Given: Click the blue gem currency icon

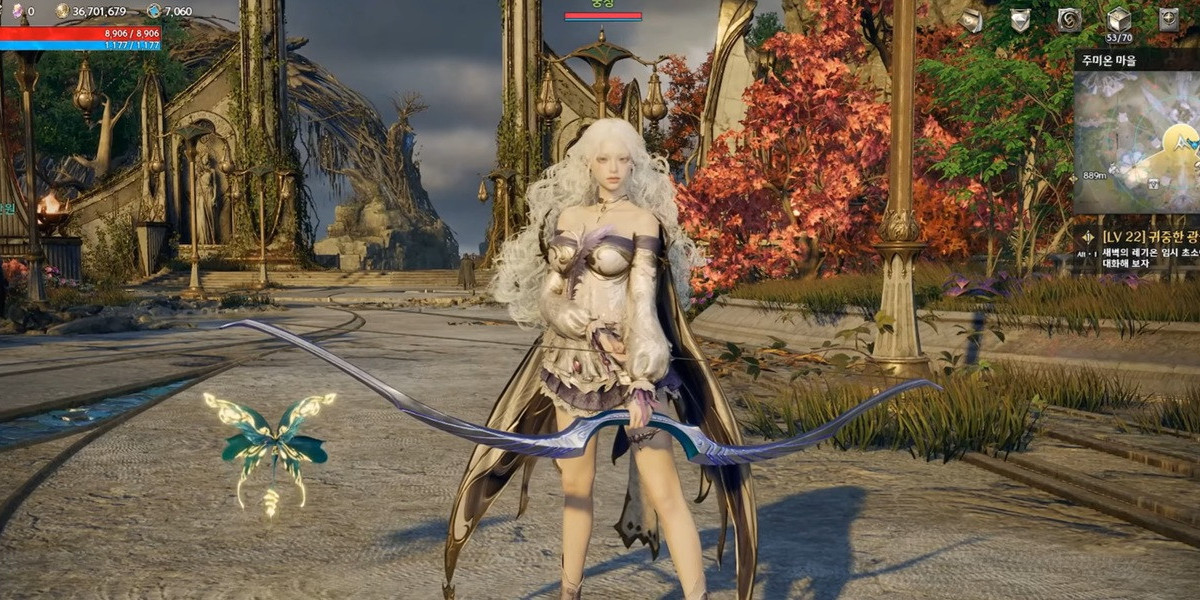Looking at the screenshot, I should tap(153, 11).
